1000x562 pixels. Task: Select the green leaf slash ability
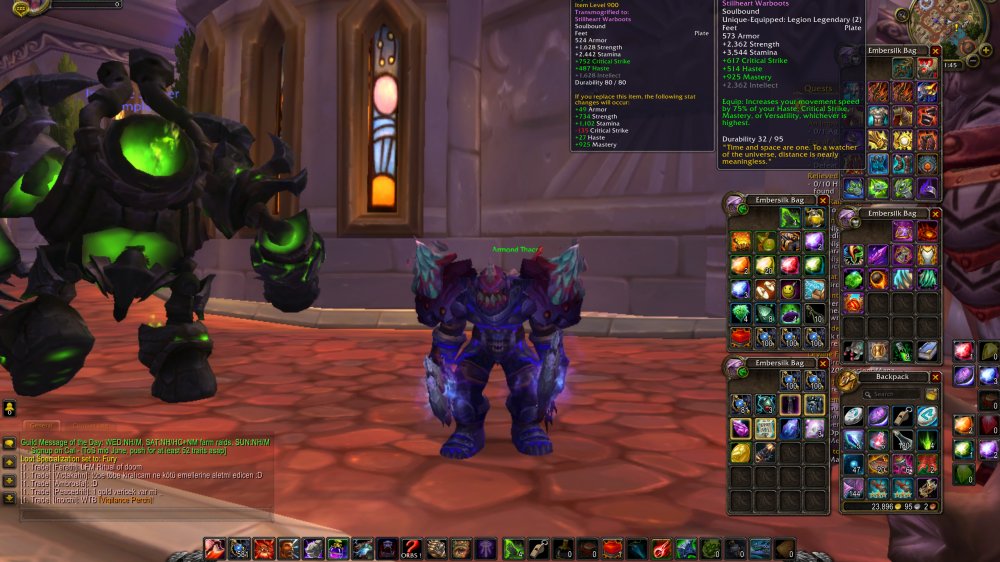(513, 548)
